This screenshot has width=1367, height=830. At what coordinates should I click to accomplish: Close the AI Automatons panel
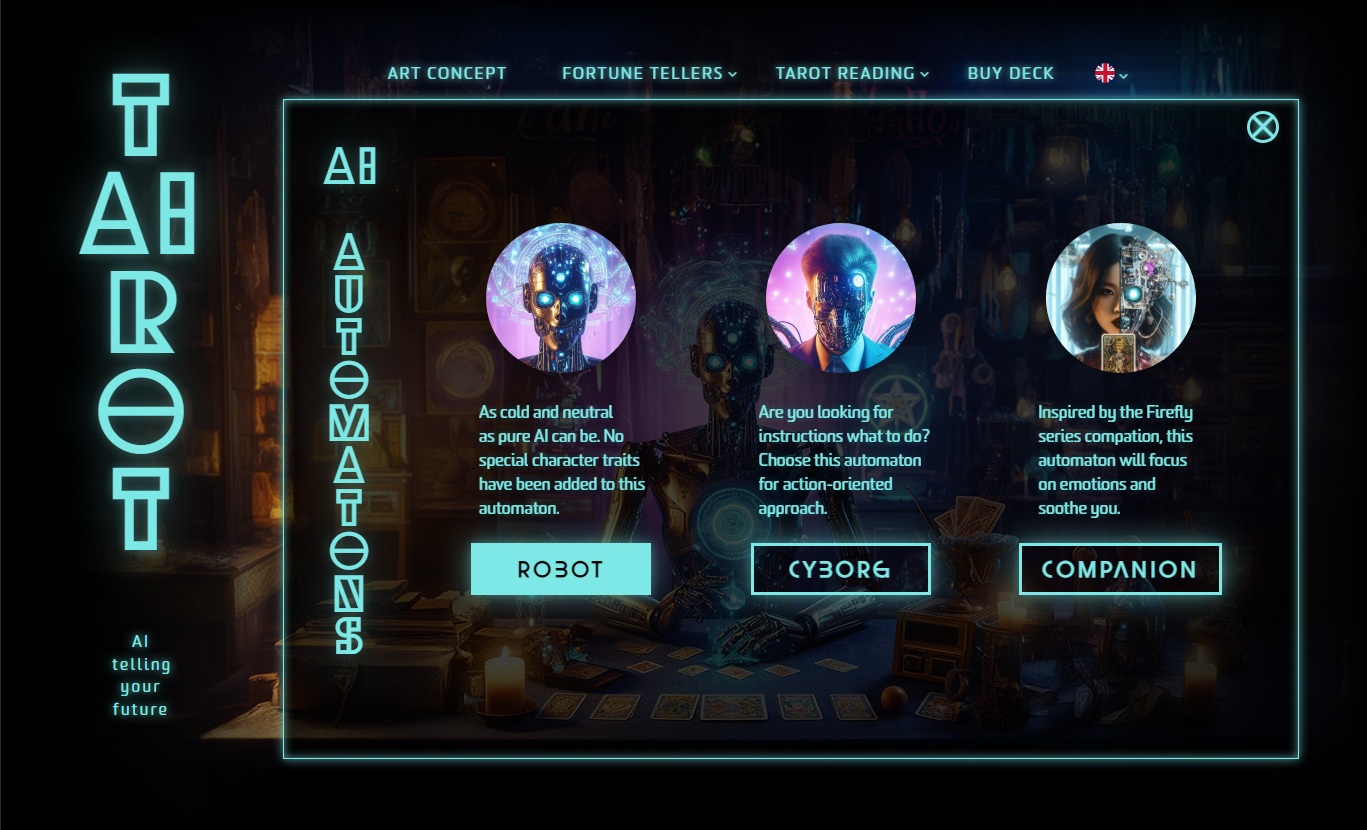[1262, 127]
